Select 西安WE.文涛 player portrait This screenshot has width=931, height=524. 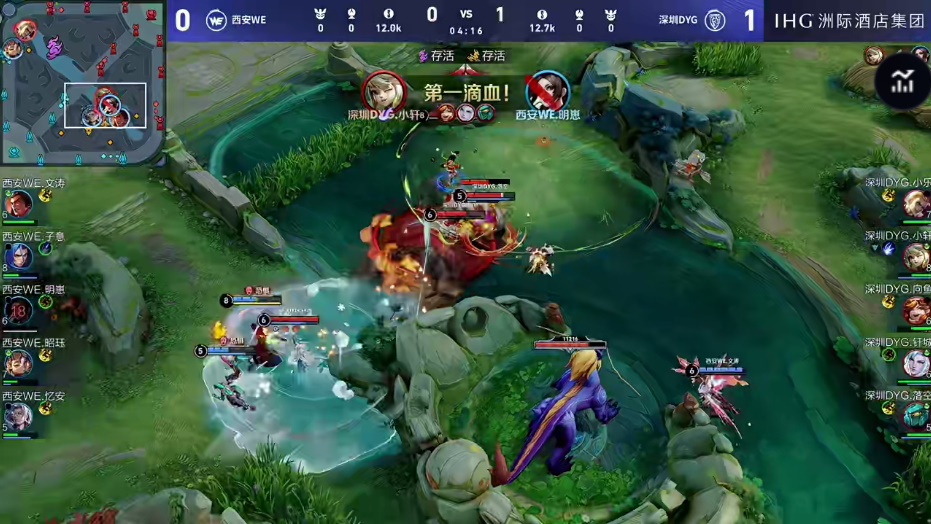(x=17, y=204)
